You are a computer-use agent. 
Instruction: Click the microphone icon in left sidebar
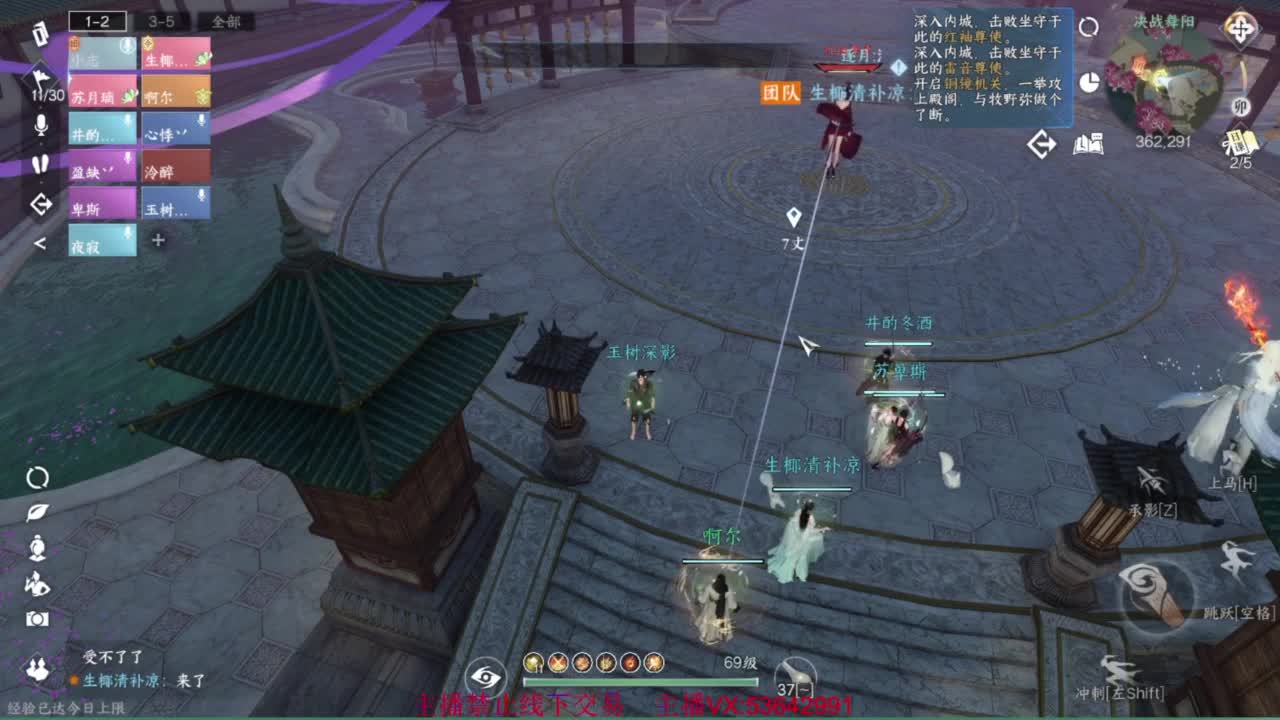pos(39,122)
